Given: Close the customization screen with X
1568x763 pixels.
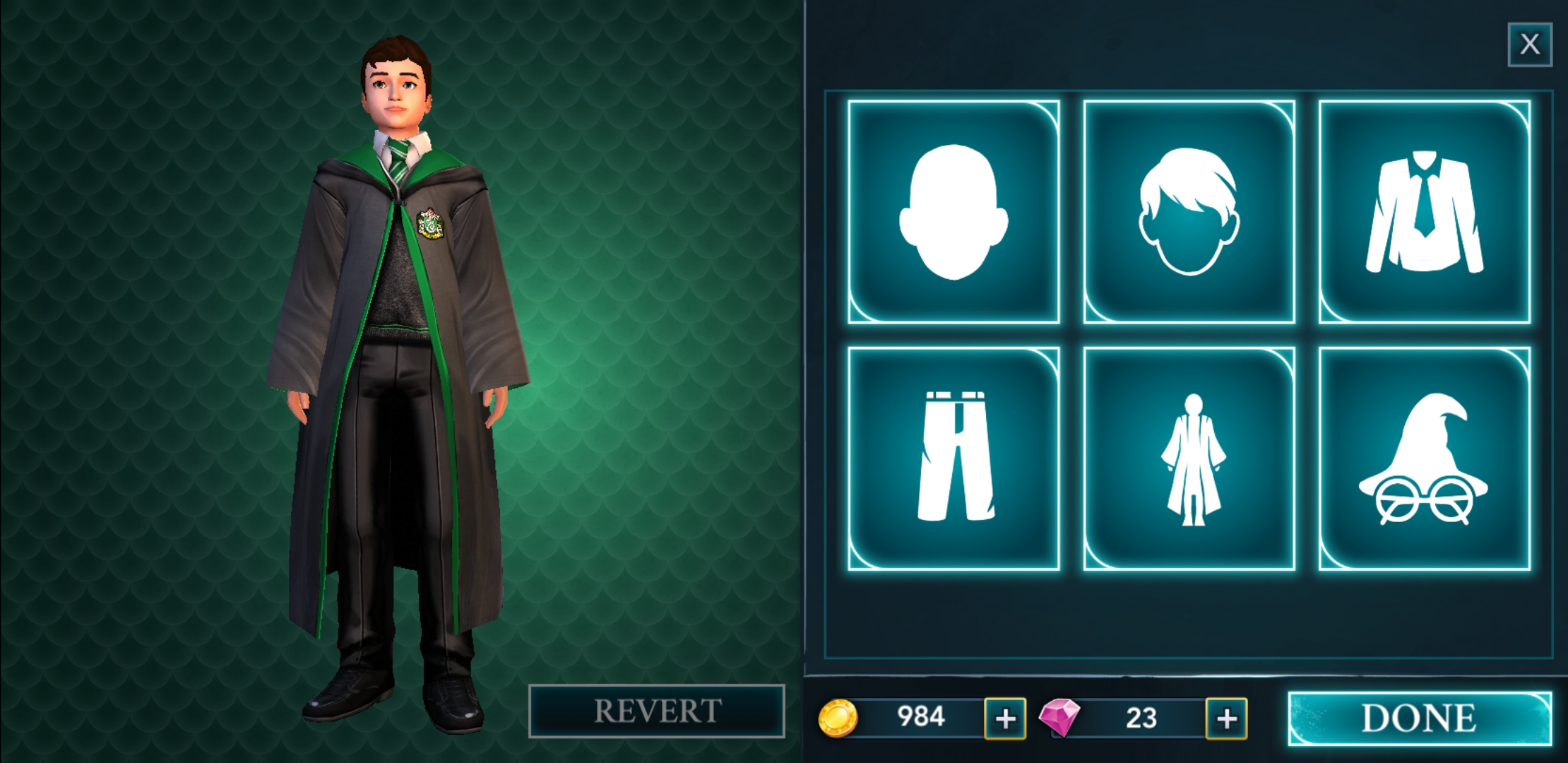Looking at the screenshot, I should 1529,45.
